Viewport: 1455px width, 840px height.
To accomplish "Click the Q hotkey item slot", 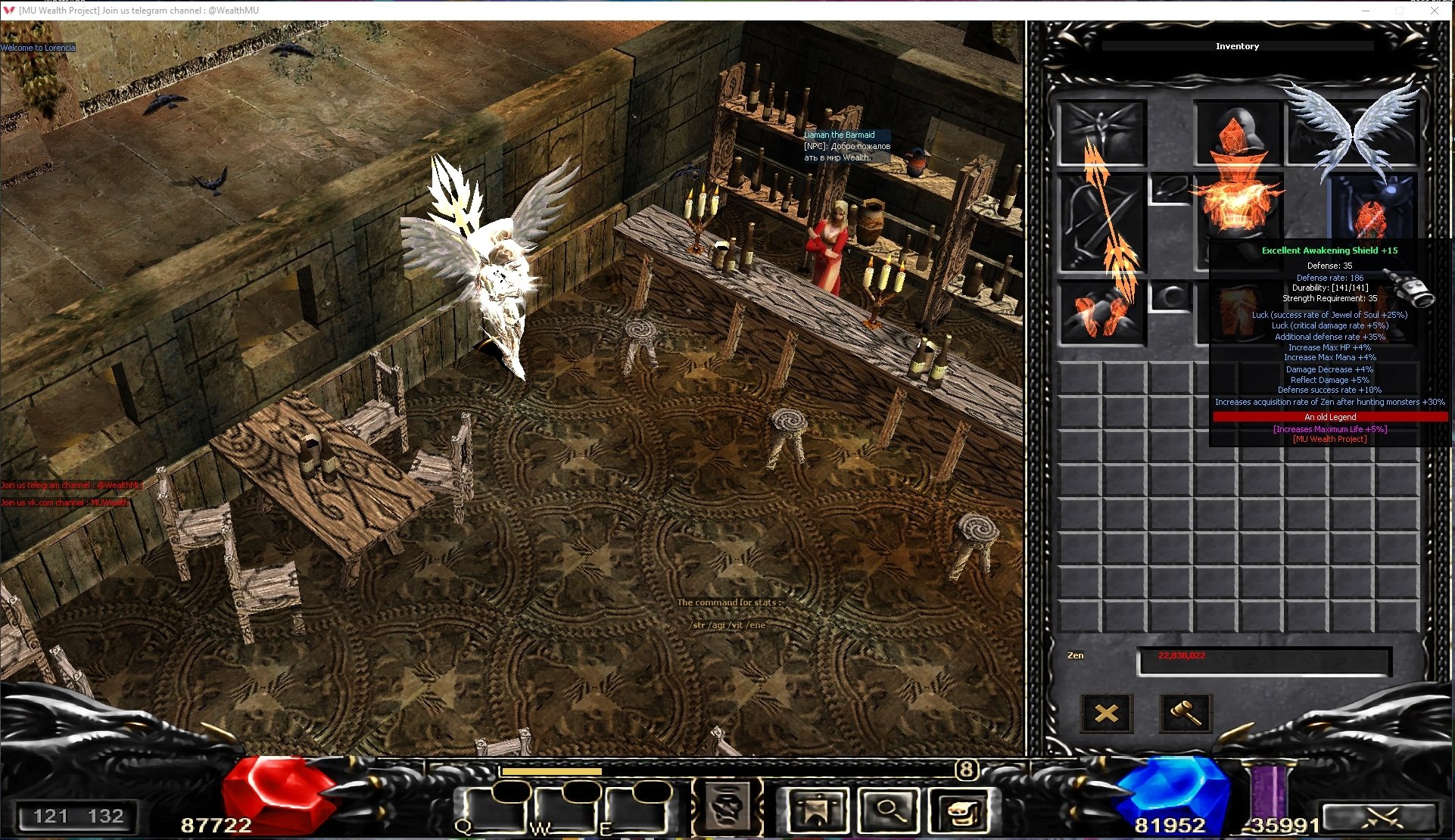I will click(x=494, y=810).
